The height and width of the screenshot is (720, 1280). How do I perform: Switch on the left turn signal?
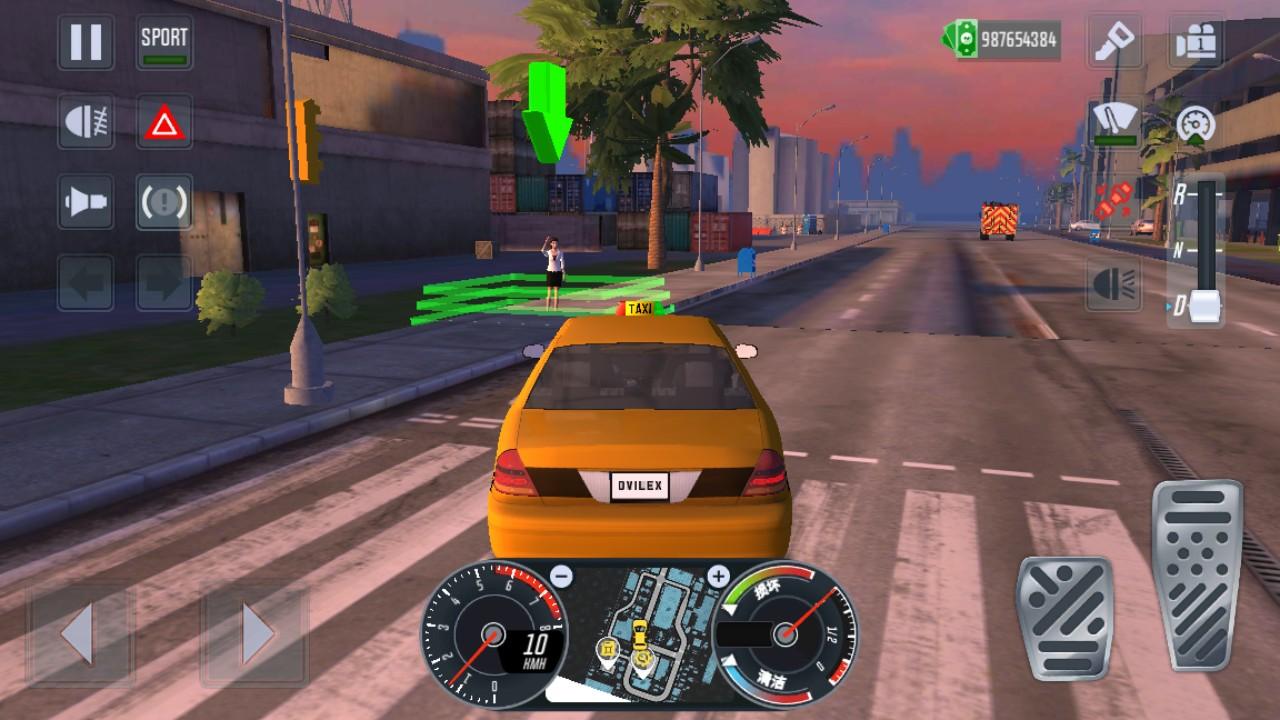pos(85,282)
